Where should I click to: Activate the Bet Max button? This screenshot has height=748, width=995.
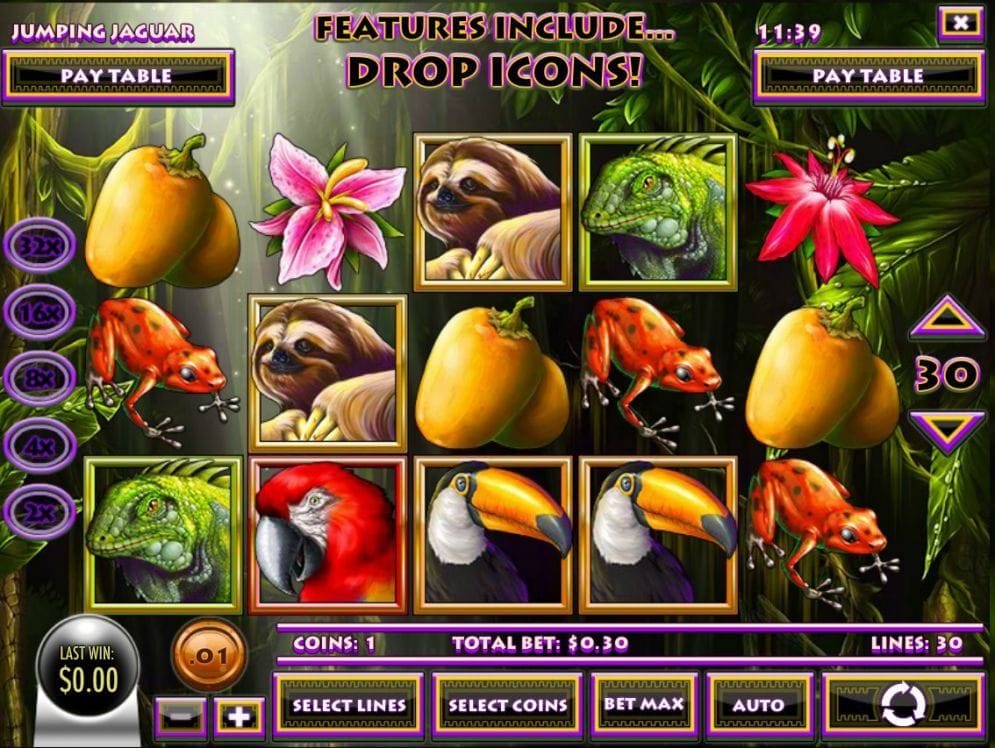click(x=643, y=704)
